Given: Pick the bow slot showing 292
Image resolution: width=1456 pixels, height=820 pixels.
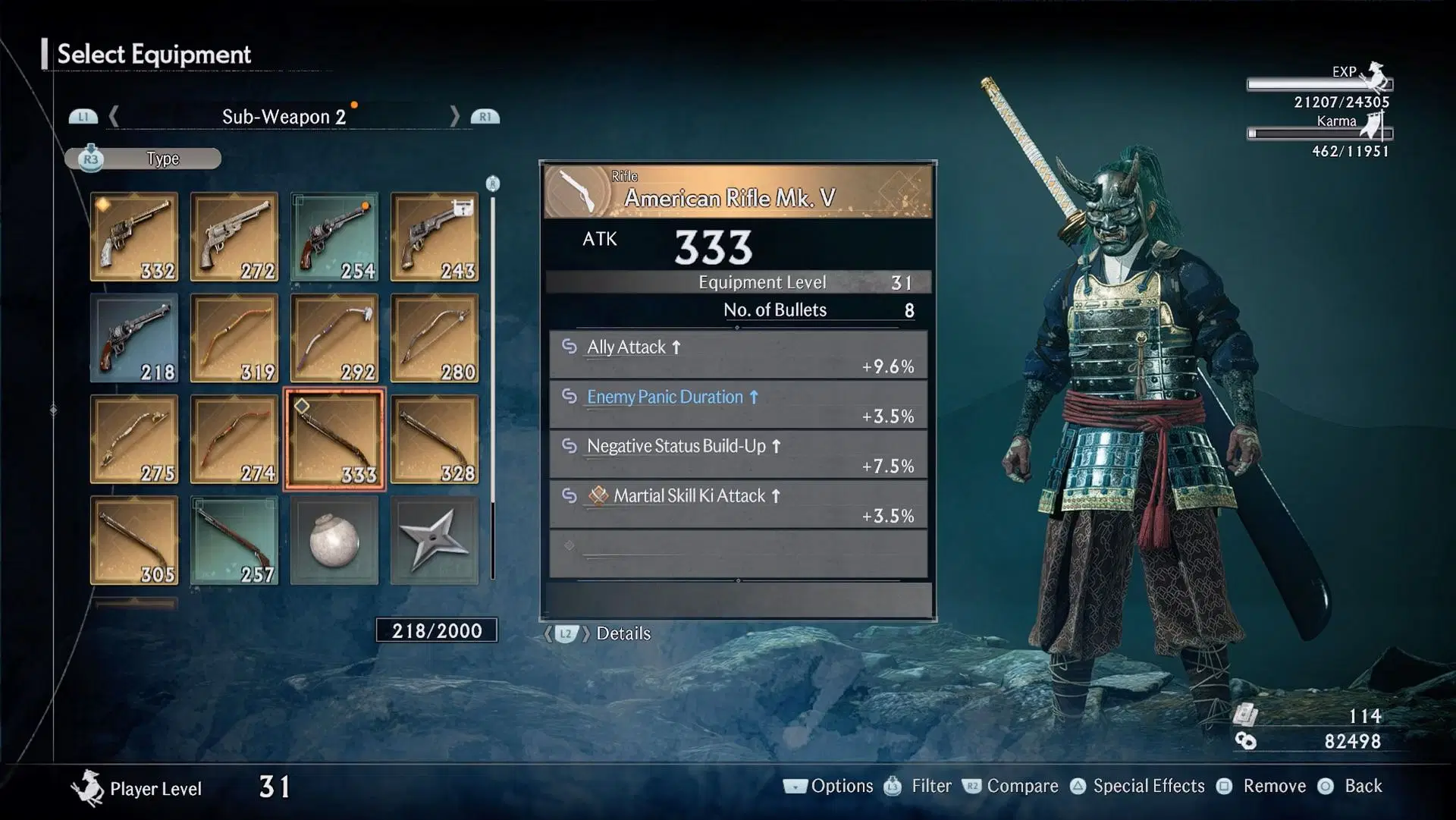Looking at the screenshot, I should [334, 338].
